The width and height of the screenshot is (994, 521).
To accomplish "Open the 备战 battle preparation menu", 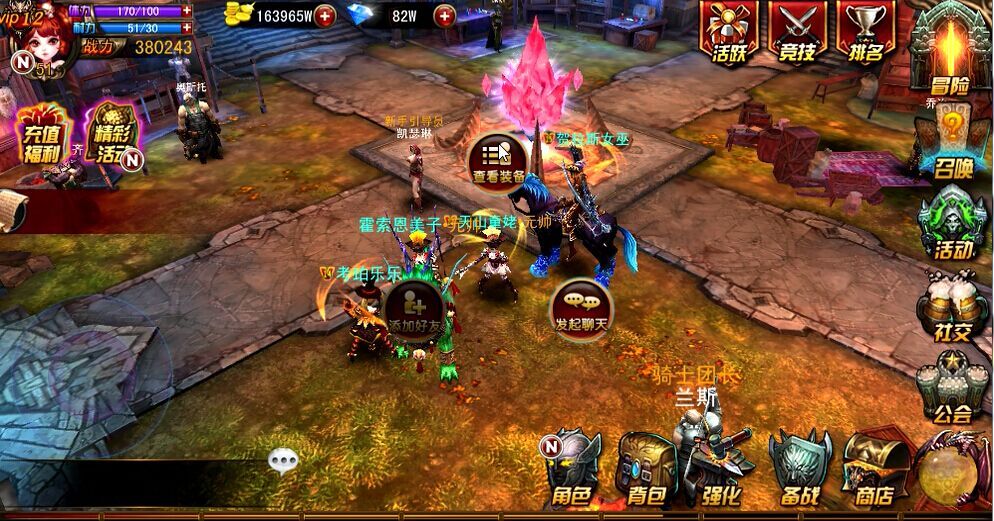I will (x=800, y=469).
